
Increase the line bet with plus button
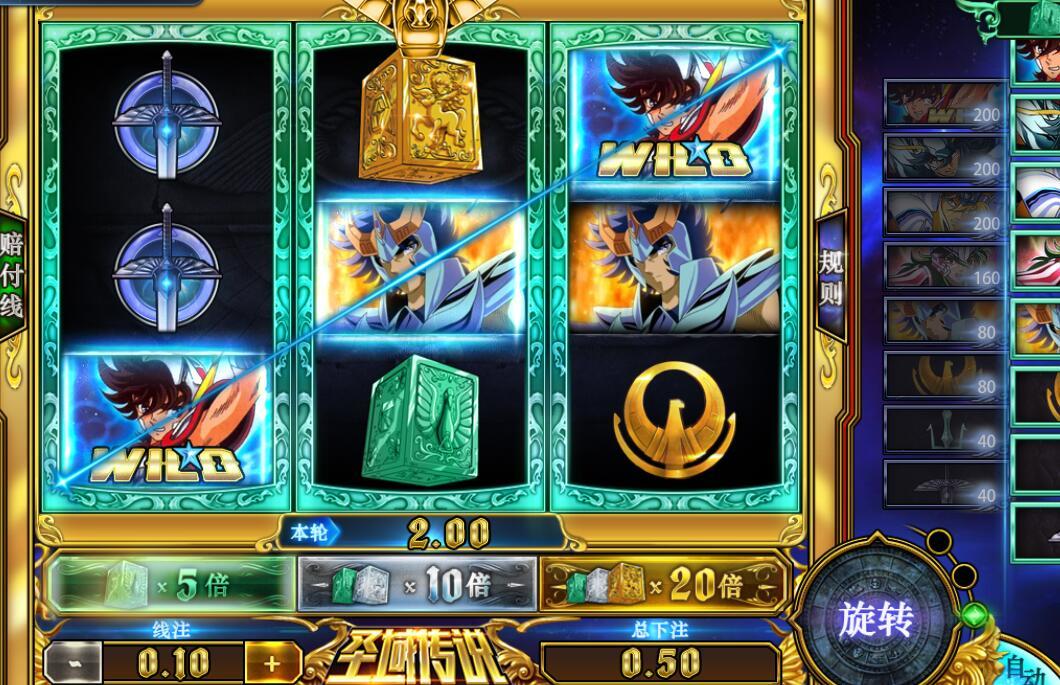click(271, 661)
